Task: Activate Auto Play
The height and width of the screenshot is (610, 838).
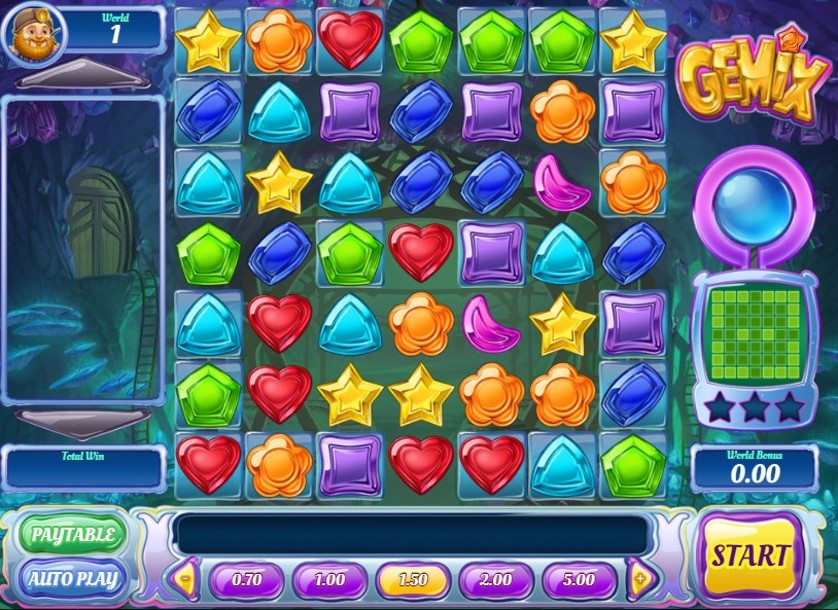Action: [71, 578]
